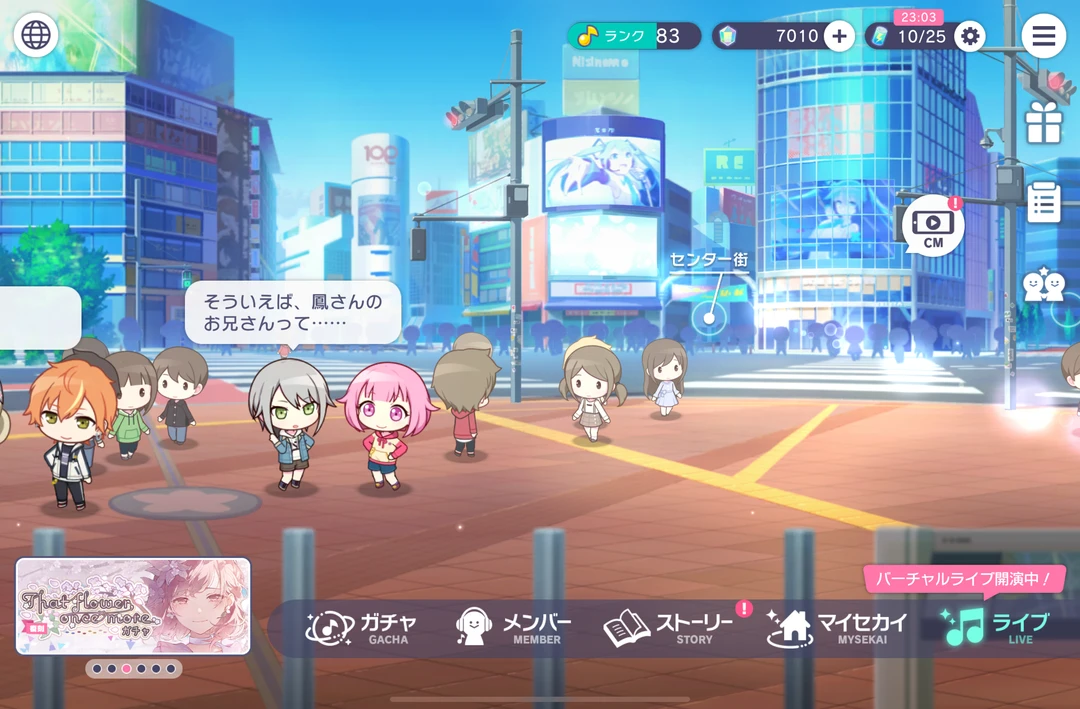Enter マイセカイ (Mysekai)

coord(837,627)
